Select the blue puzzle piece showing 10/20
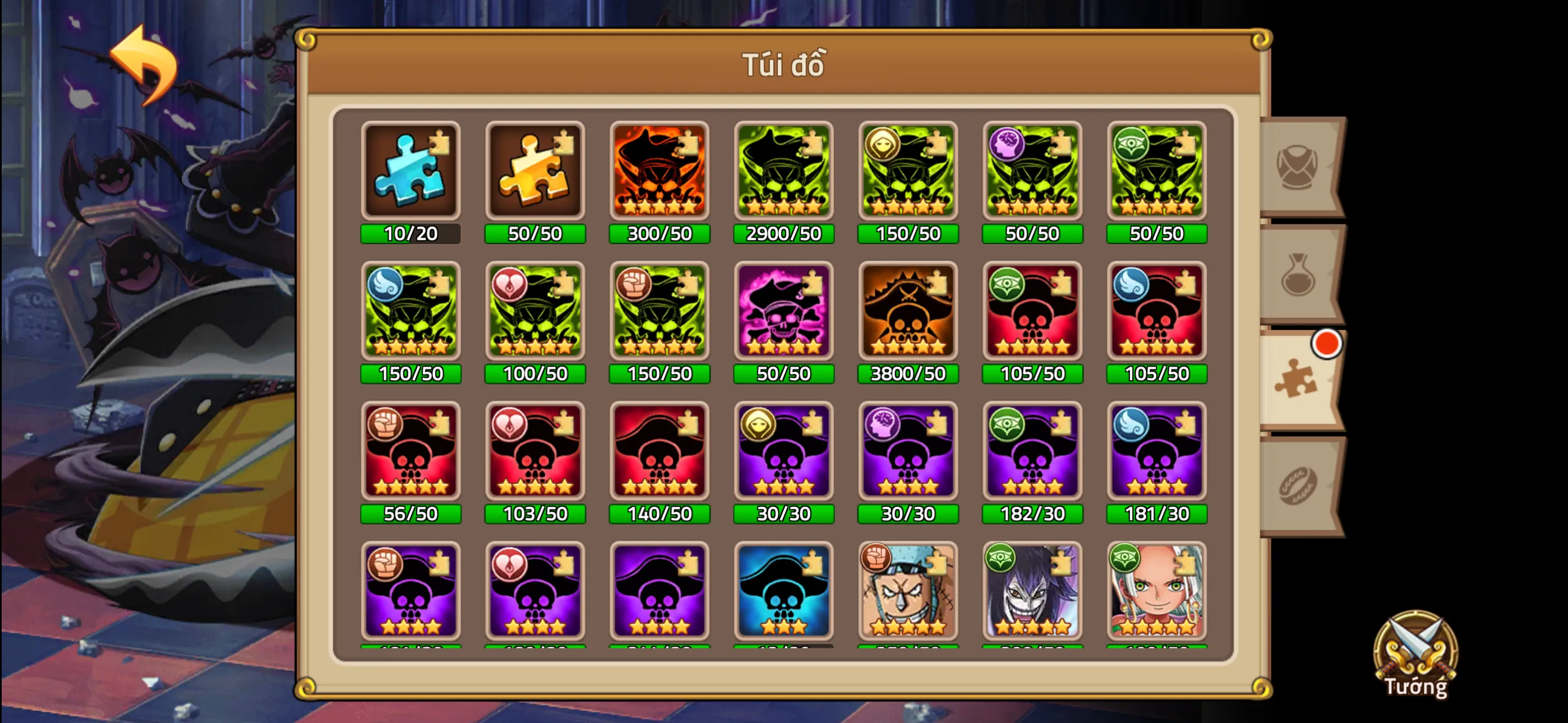Viewport: 1568px width, 723px height. tap(411, 172)
